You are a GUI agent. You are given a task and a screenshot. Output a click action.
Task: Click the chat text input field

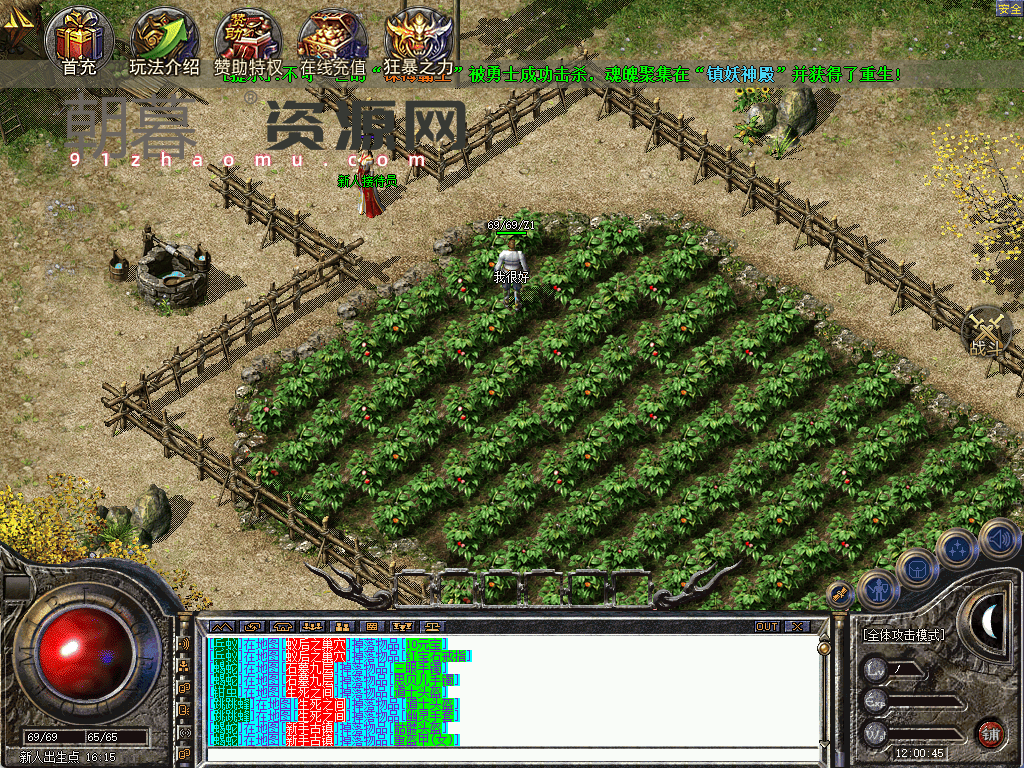point(510,753)
